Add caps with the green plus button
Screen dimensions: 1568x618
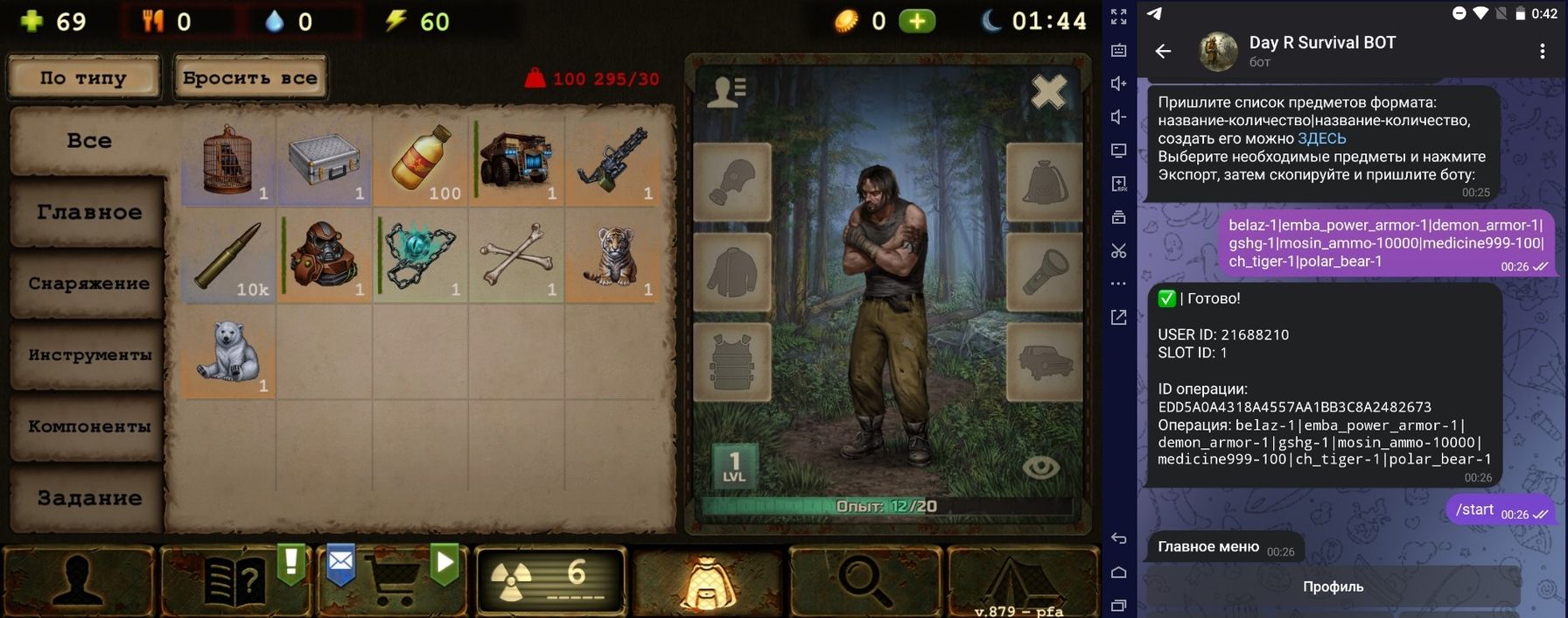coord(917,21)
